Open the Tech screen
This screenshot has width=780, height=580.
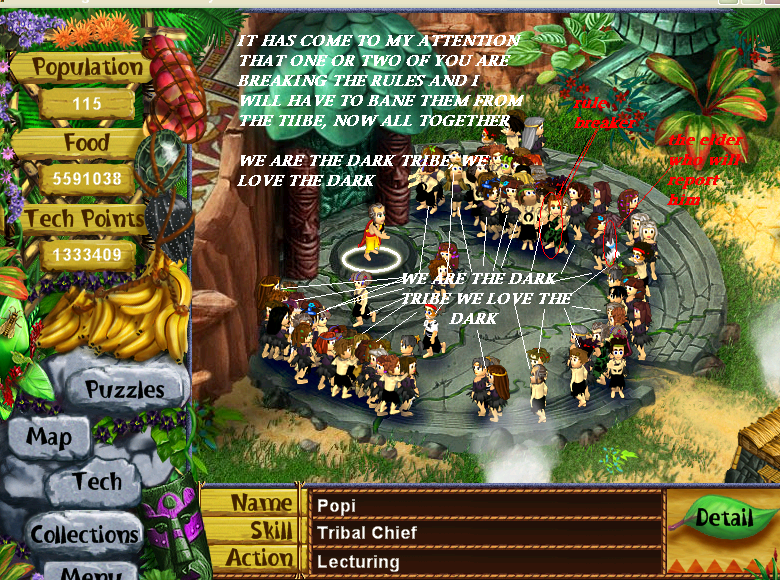coord(97,482)
